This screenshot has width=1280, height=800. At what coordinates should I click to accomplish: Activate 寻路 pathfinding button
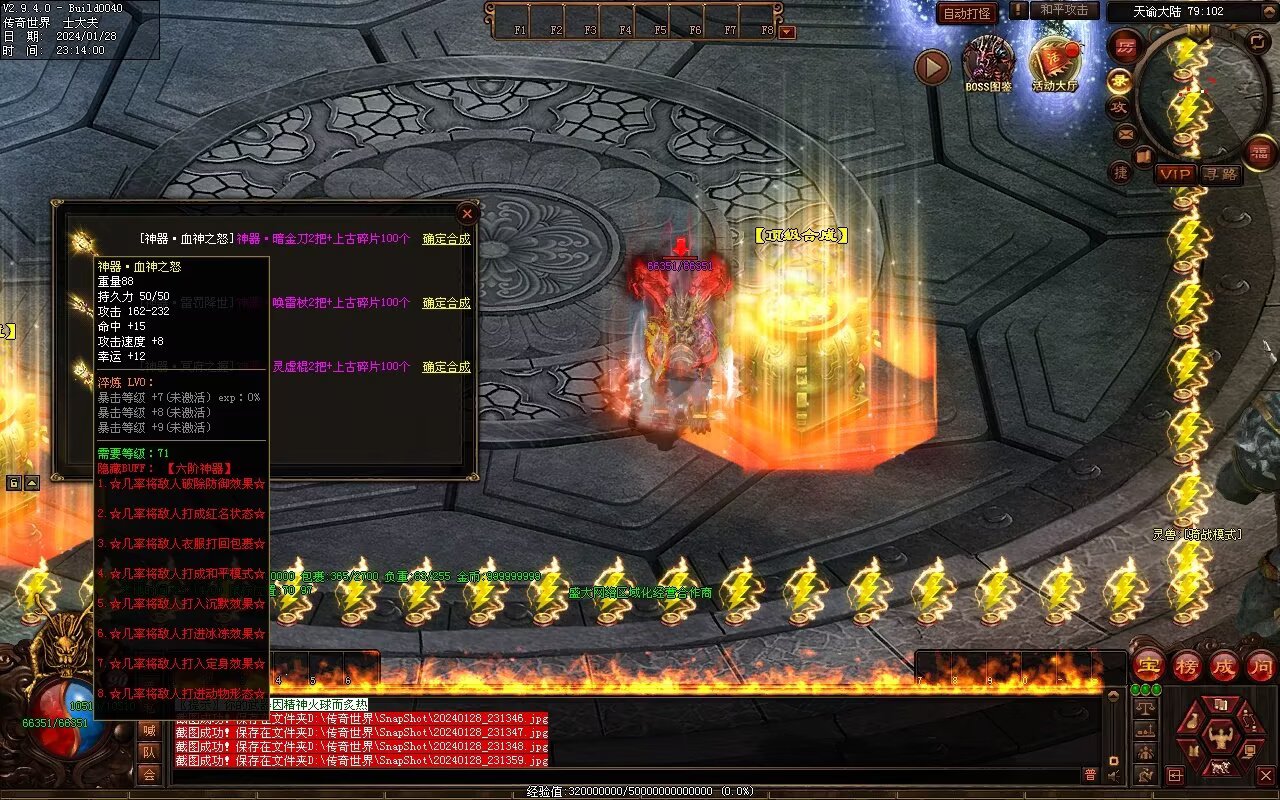[1221, 174]
